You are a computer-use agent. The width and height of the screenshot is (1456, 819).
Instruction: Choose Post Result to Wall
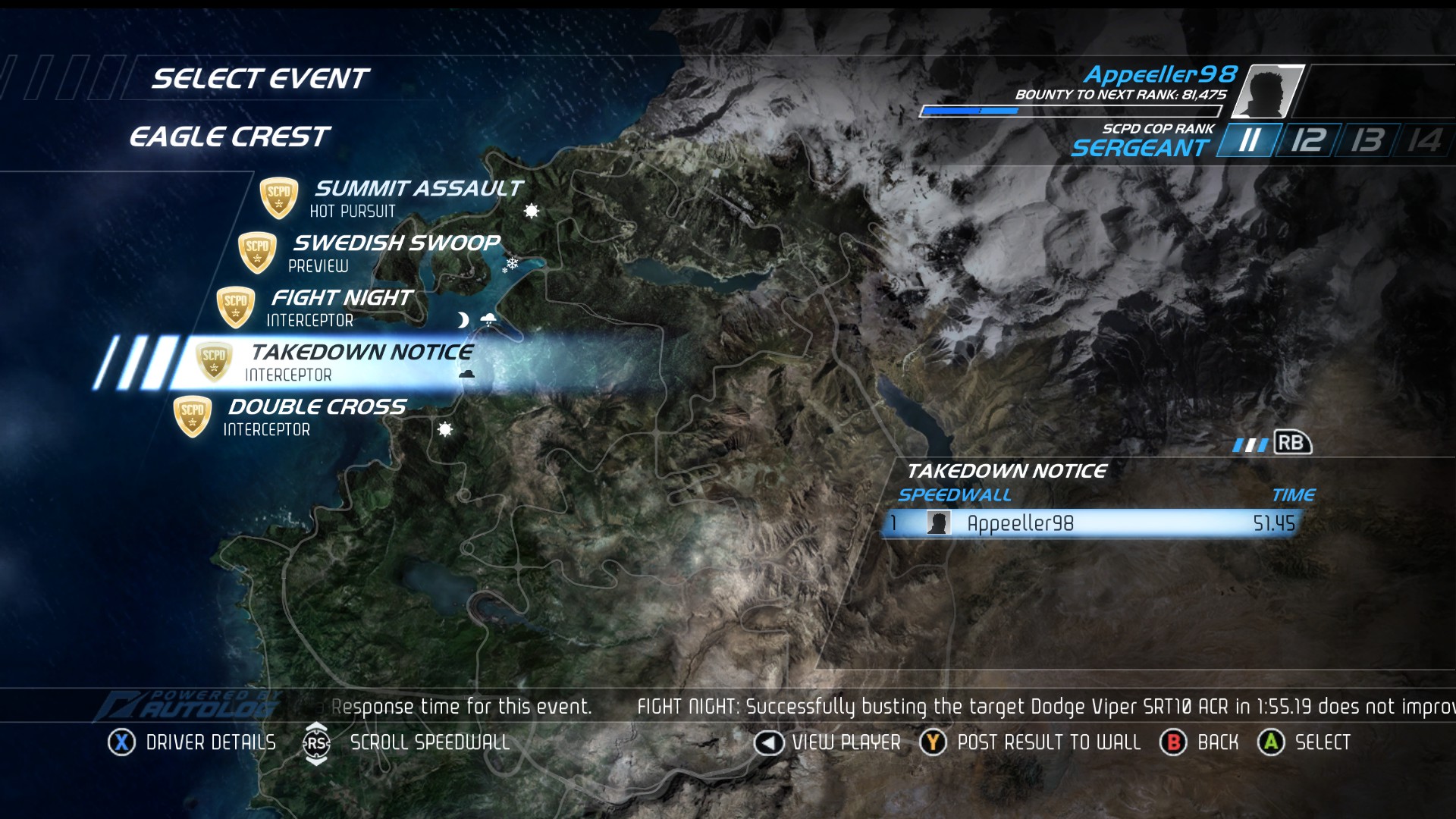[x=1031, y=742]
